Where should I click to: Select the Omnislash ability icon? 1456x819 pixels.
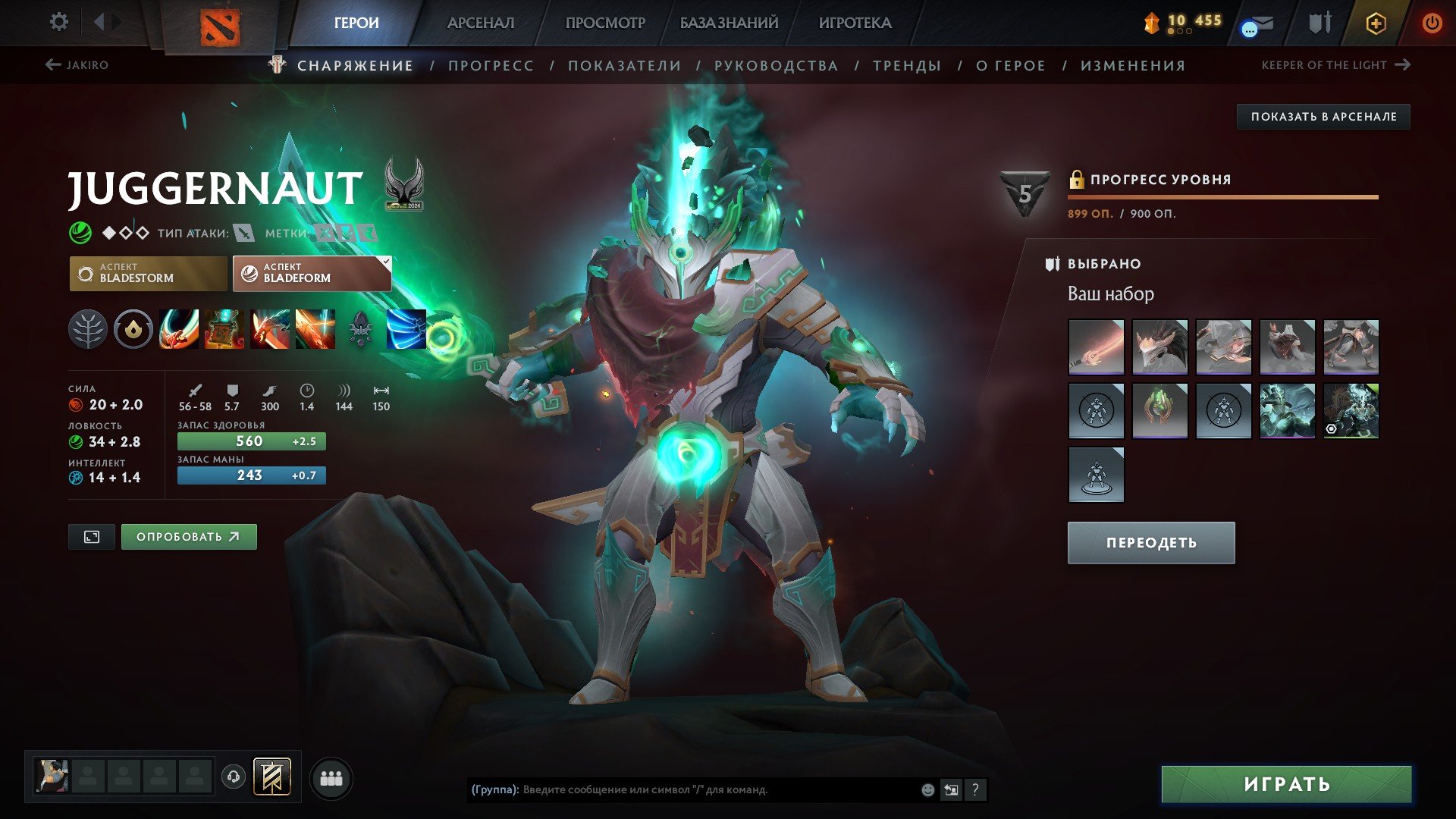point(315,329)
